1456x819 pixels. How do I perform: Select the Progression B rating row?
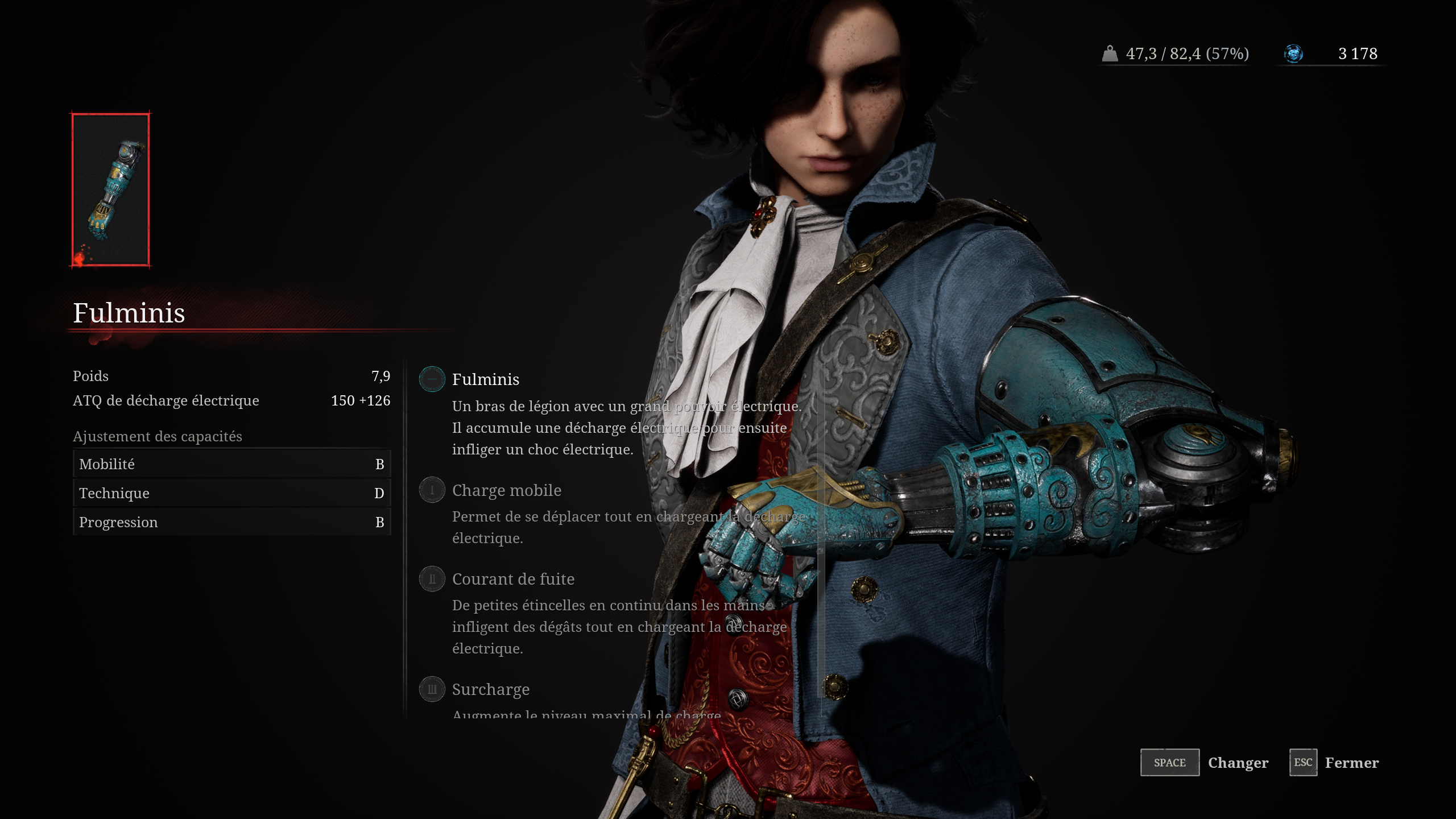[x=231, y=522]
